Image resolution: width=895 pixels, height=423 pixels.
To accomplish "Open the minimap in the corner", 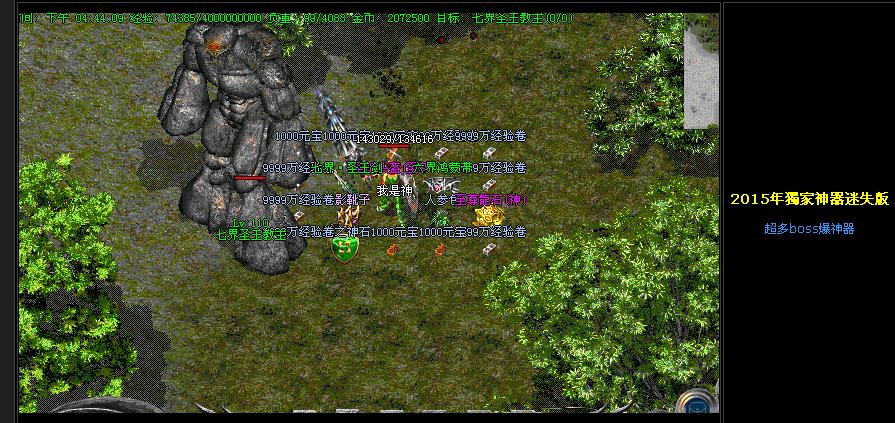I will point(701,71).
